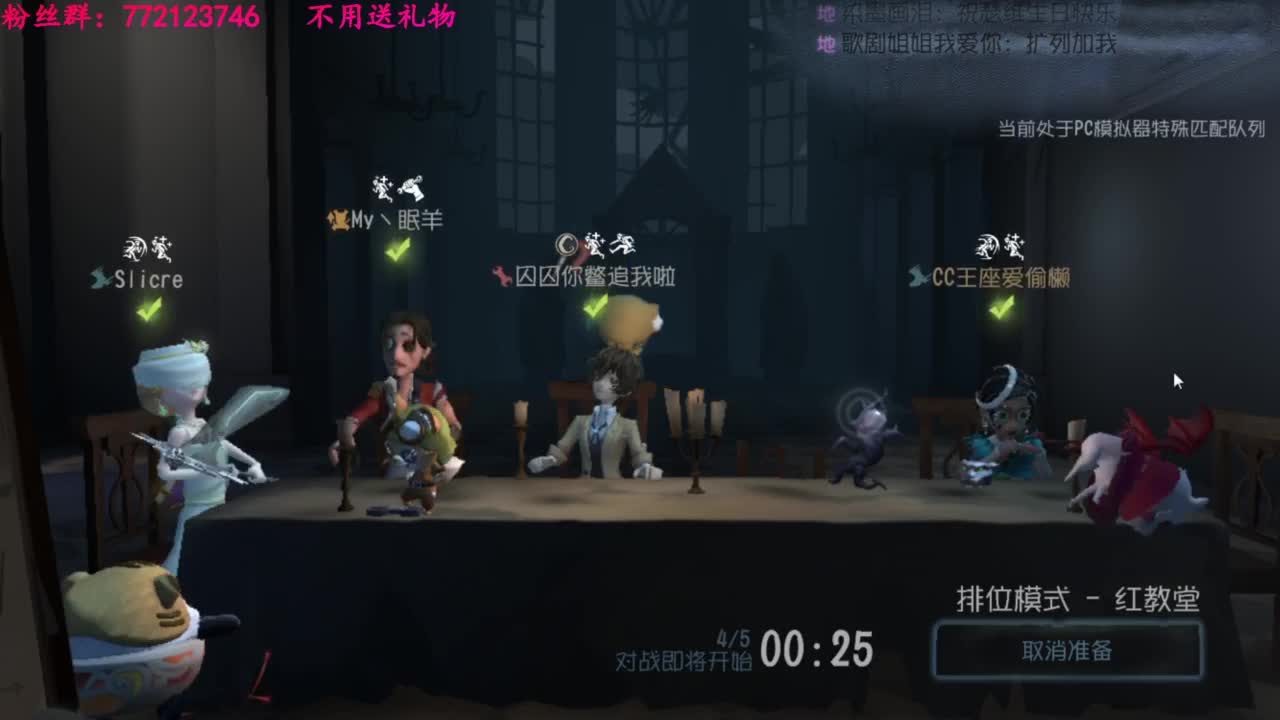Click the 不用送礼物 text link
This screenshot has width=1280, height=720.
[383, 17]
